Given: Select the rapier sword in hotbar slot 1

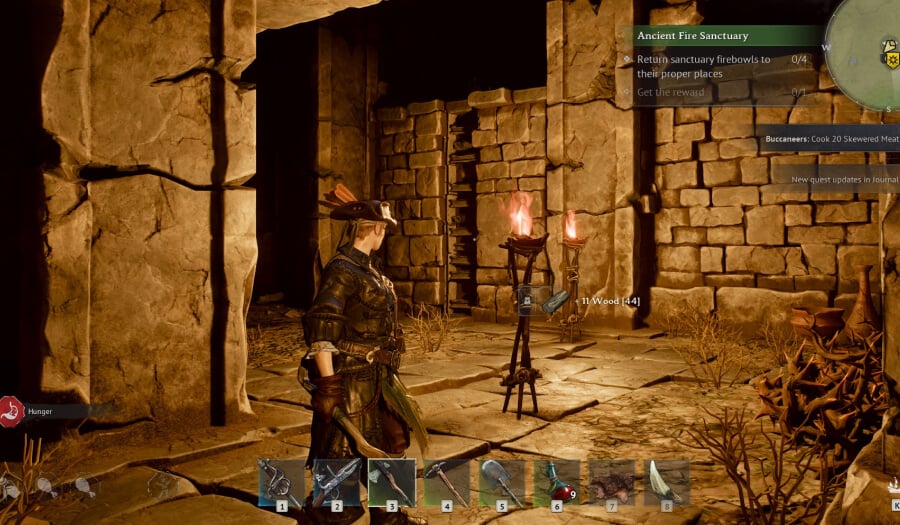Looking at the screenshot, I should 281,482.
